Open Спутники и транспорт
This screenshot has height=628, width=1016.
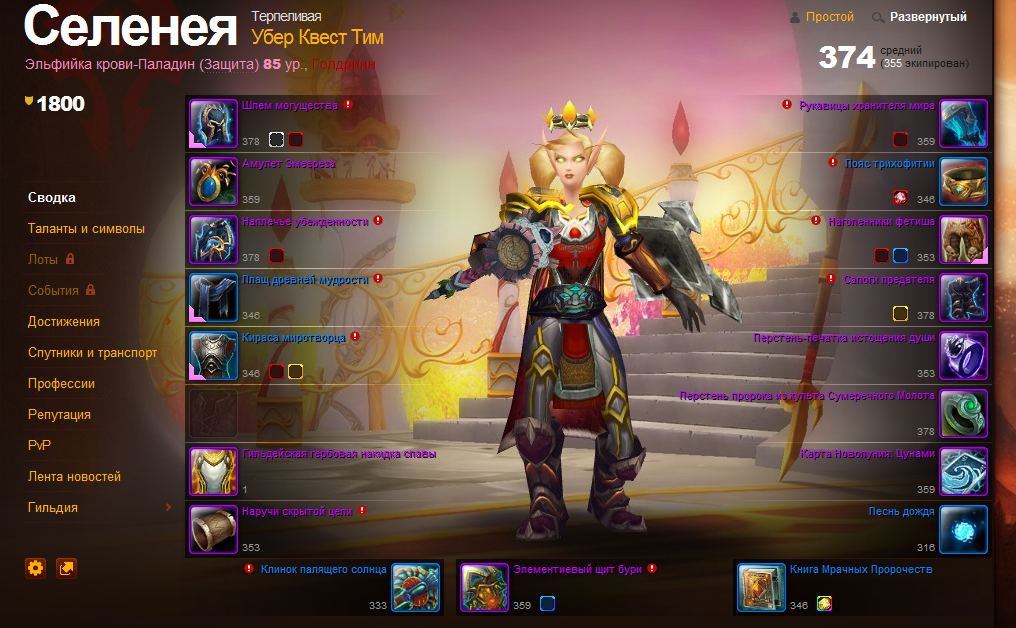tap(93, 352)
